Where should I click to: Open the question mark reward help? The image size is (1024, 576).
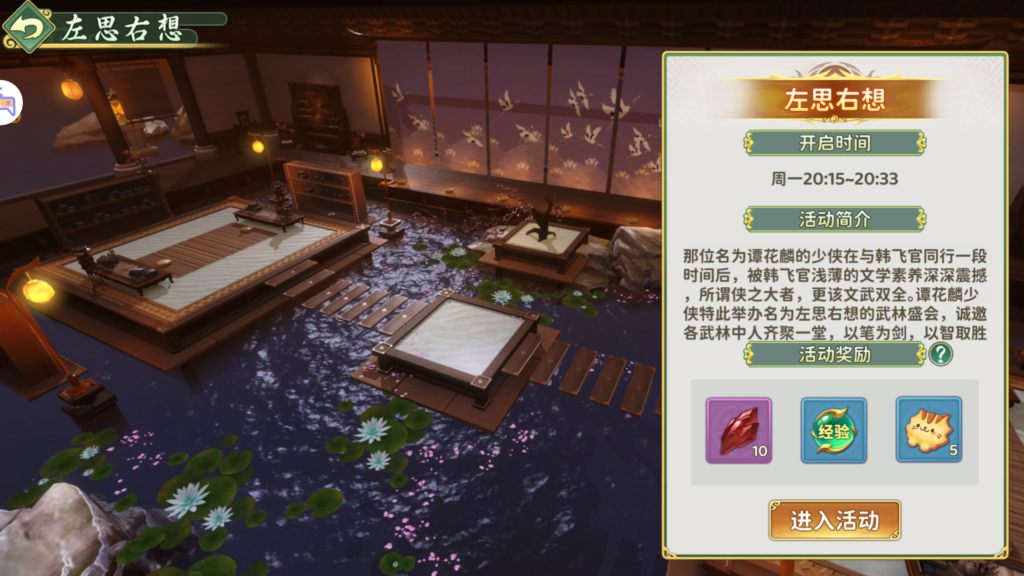[940, 354]
